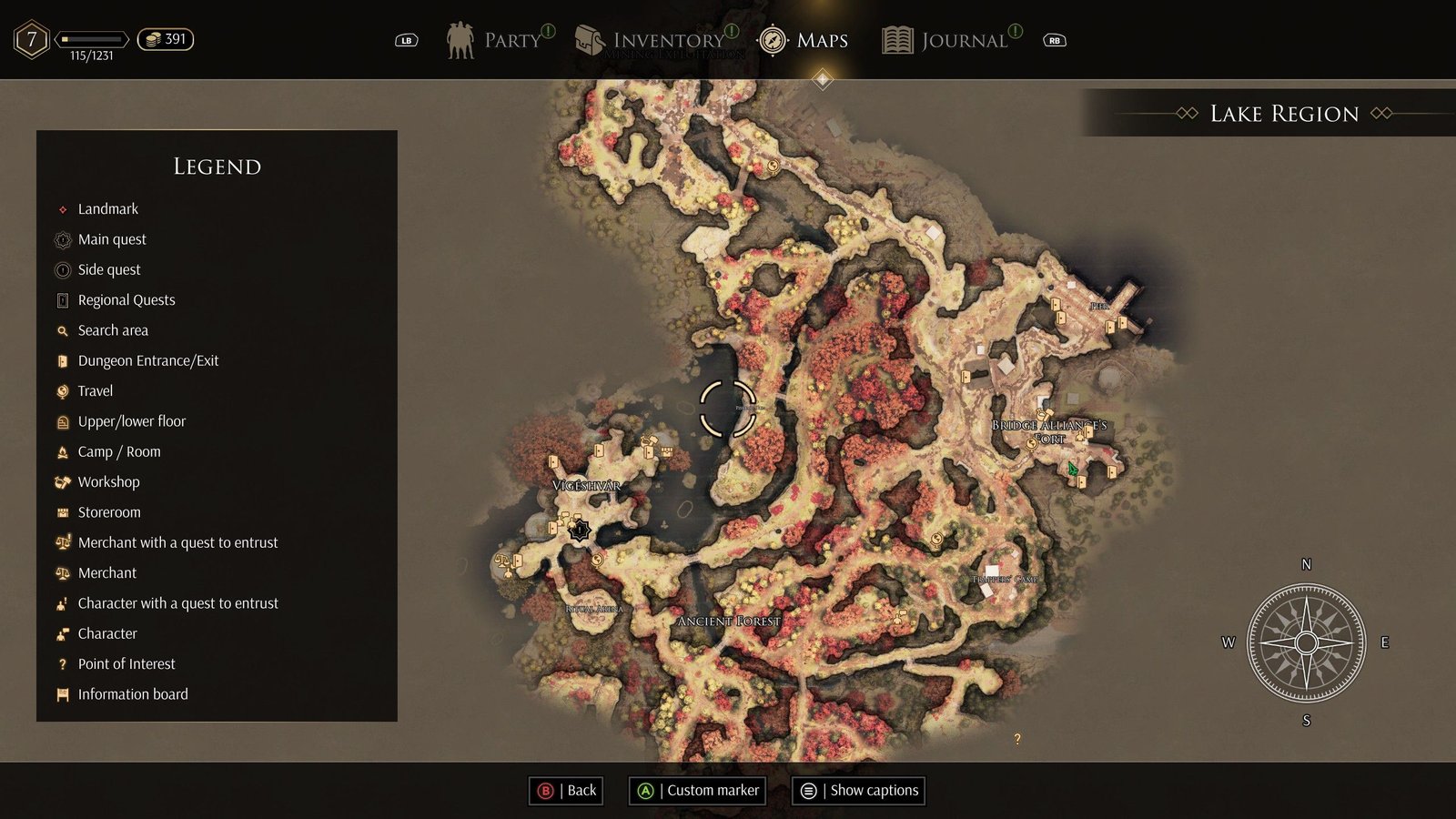Image resolution: width=1456 pixels, height=819 pixels.
Task: Click the question mark point of interest
Action: 1017,739
